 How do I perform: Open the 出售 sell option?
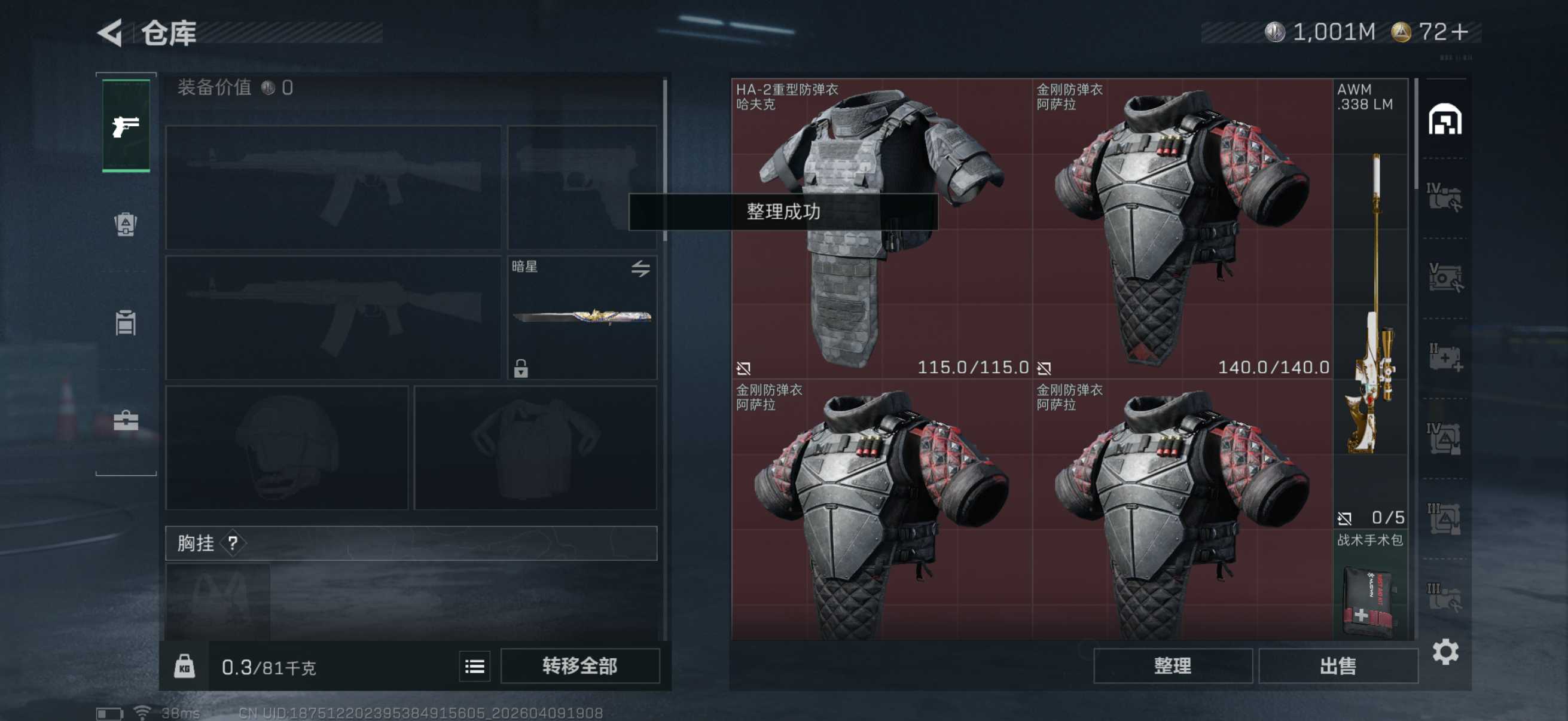point(1337,665)
